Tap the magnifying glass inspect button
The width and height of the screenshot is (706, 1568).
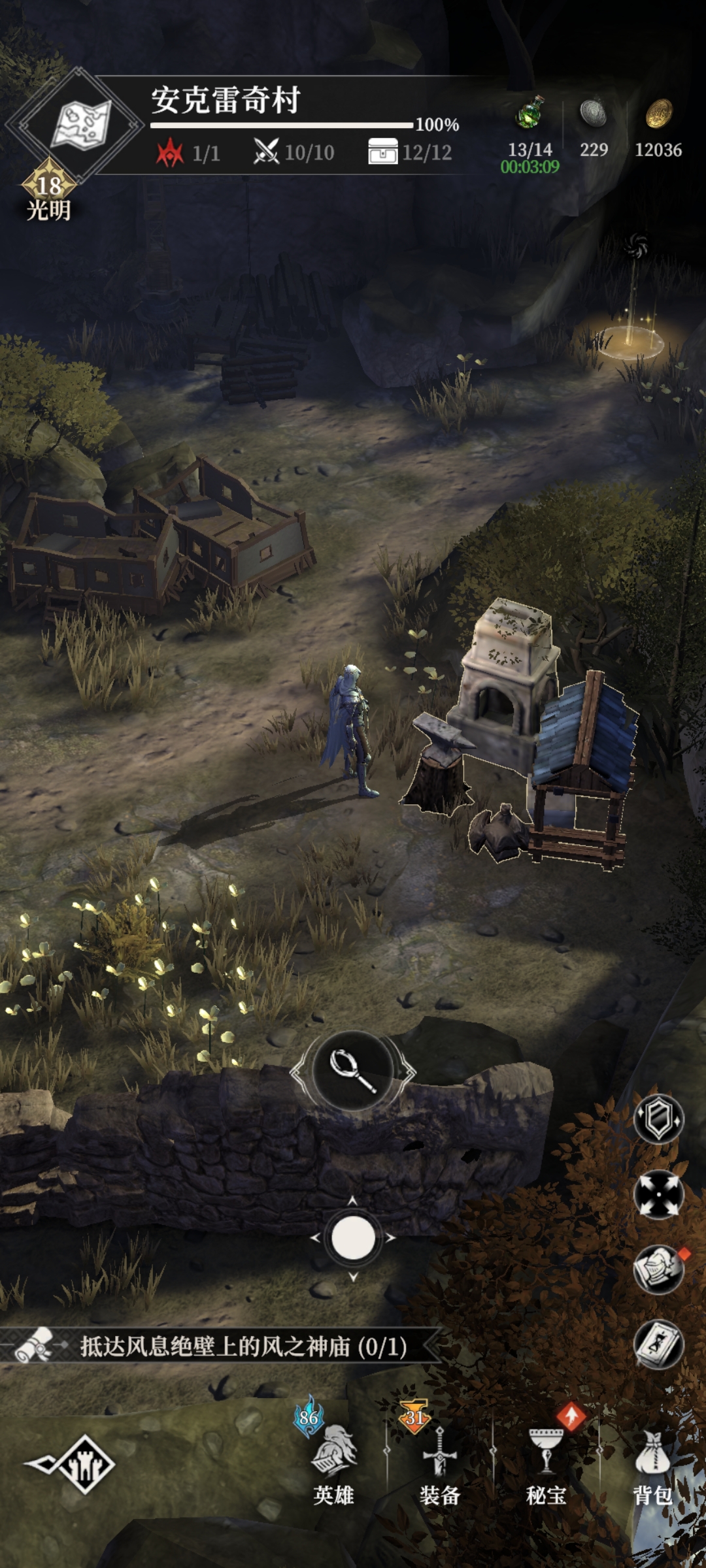point(353,1070)
